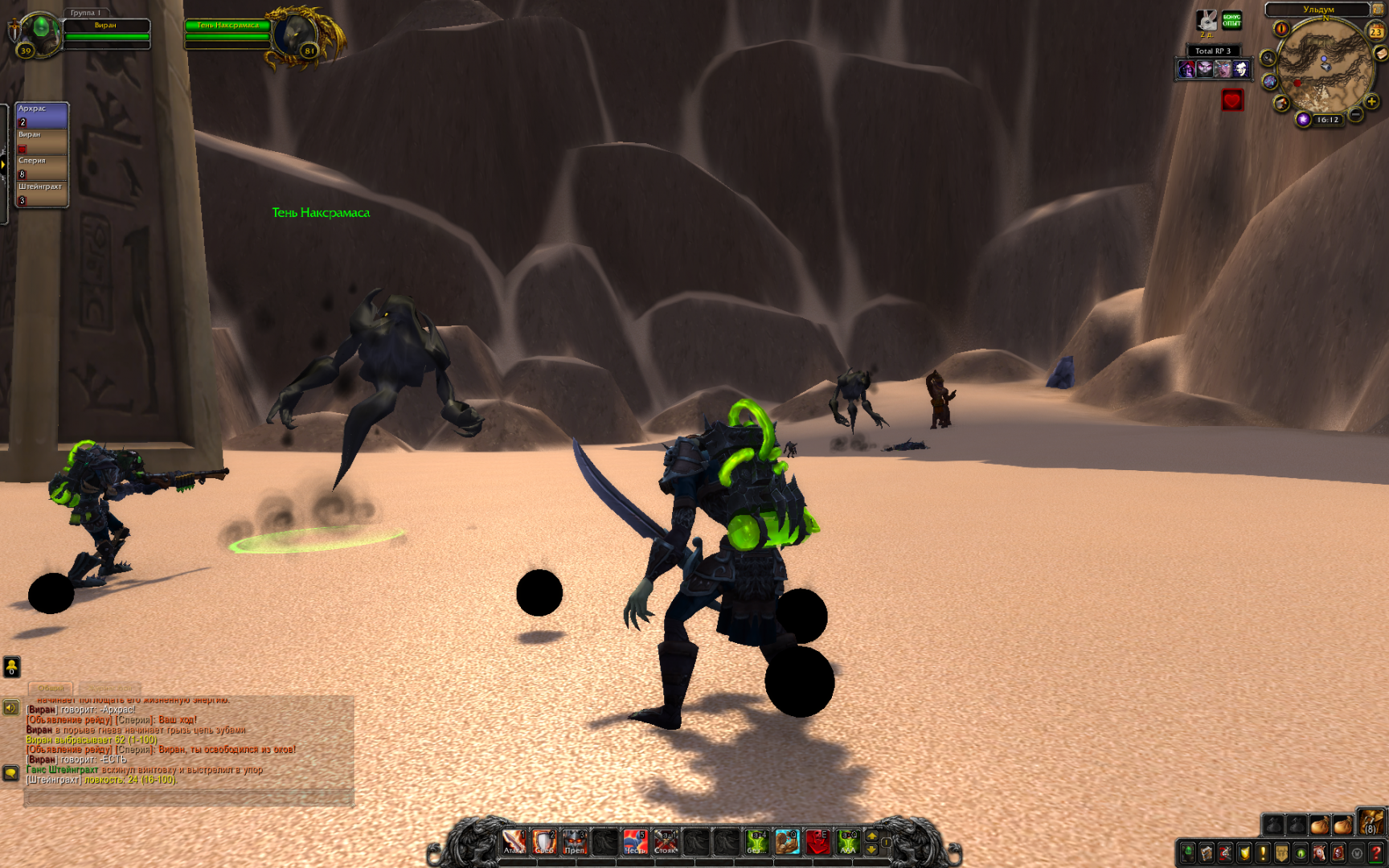
Task: Zoom out the minimap with minus button
Action: pyautogui.click(x=1355, y=115)
